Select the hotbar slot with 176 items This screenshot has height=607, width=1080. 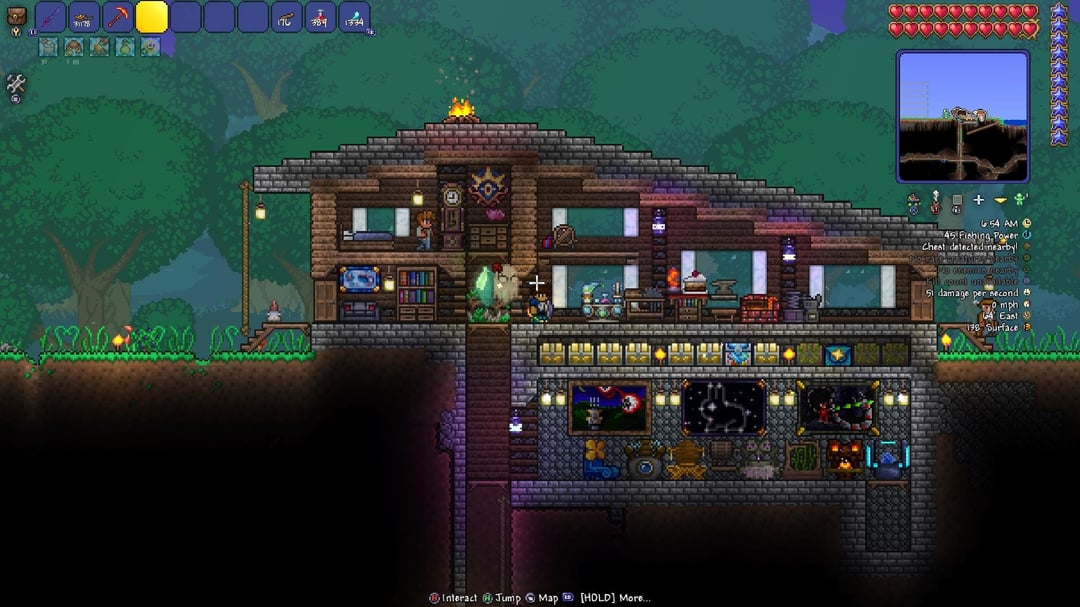(x=287, y=17)
